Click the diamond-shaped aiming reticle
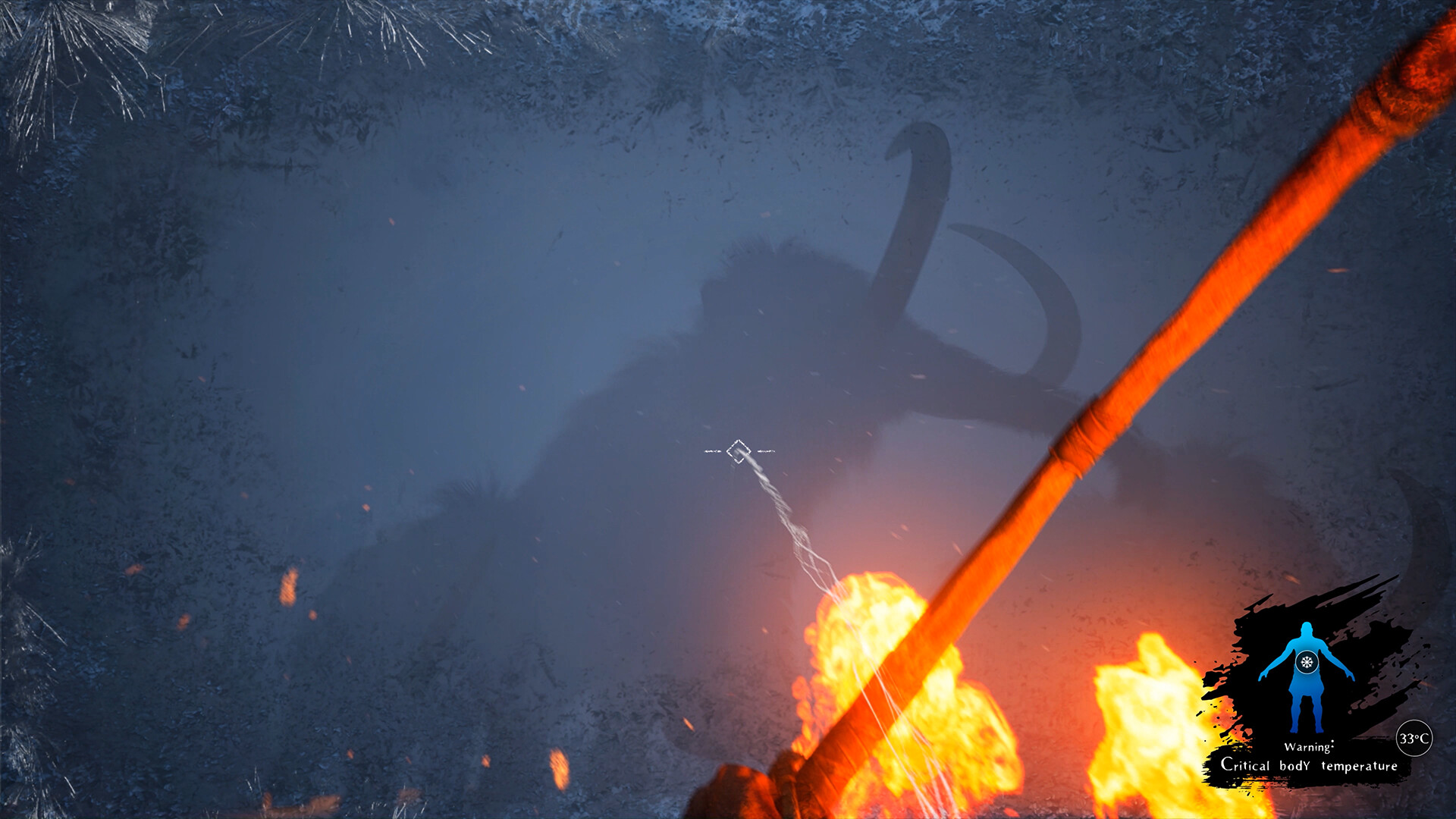Screen dimensions: 1456x819 pos(737,451)
